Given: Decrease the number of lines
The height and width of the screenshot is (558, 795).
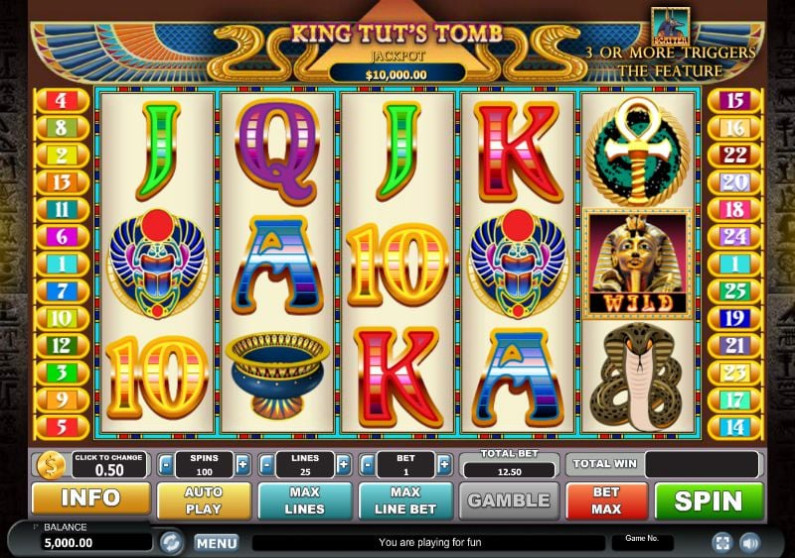Looking at the screenshot, I should pos(266,464).
